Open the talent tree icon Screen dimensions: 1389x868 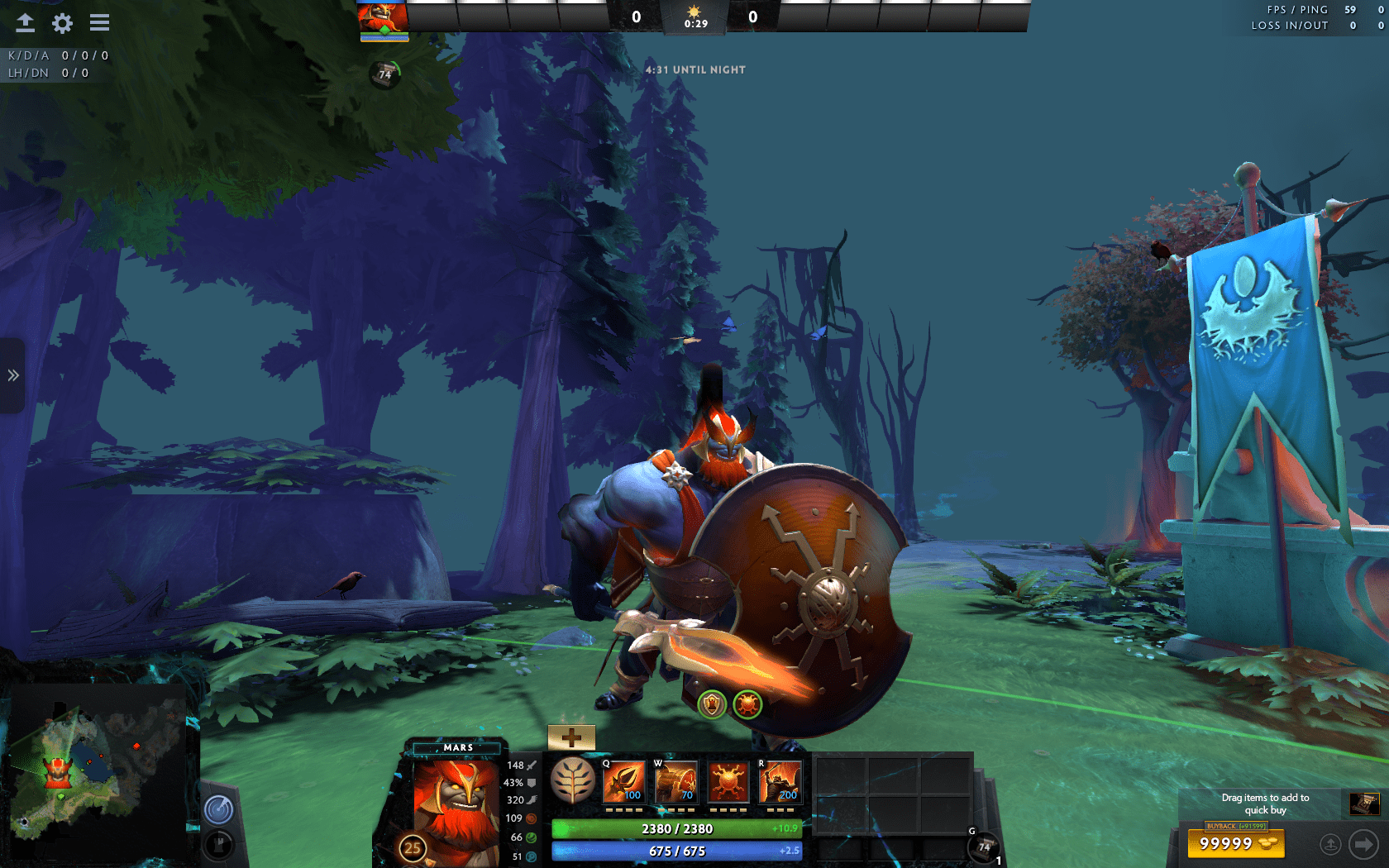point(572,780)
